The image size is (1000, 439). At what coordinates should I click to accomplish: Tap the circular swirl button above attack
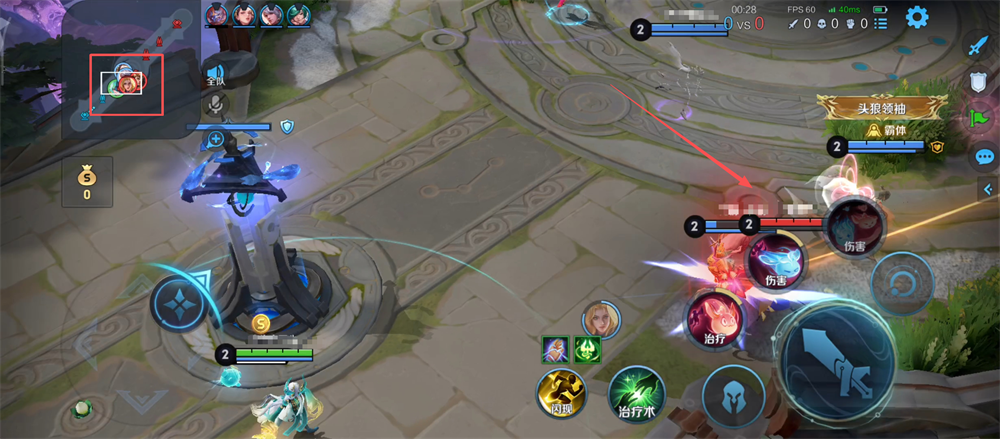point(901,282)
